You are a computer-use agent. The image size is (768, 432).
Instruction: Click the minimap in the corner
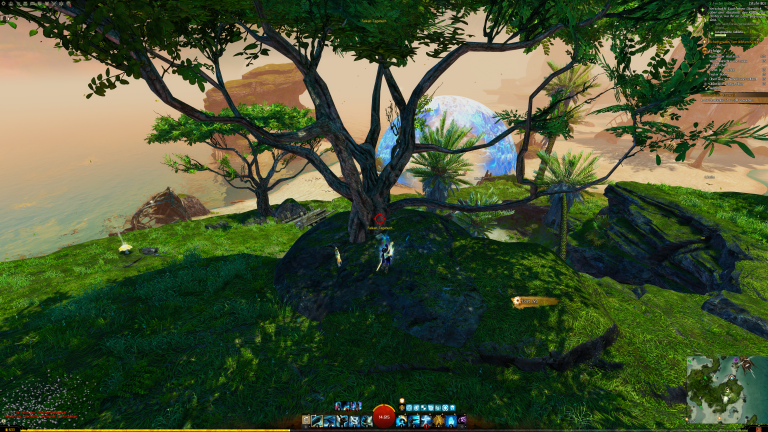pos(725,389)
